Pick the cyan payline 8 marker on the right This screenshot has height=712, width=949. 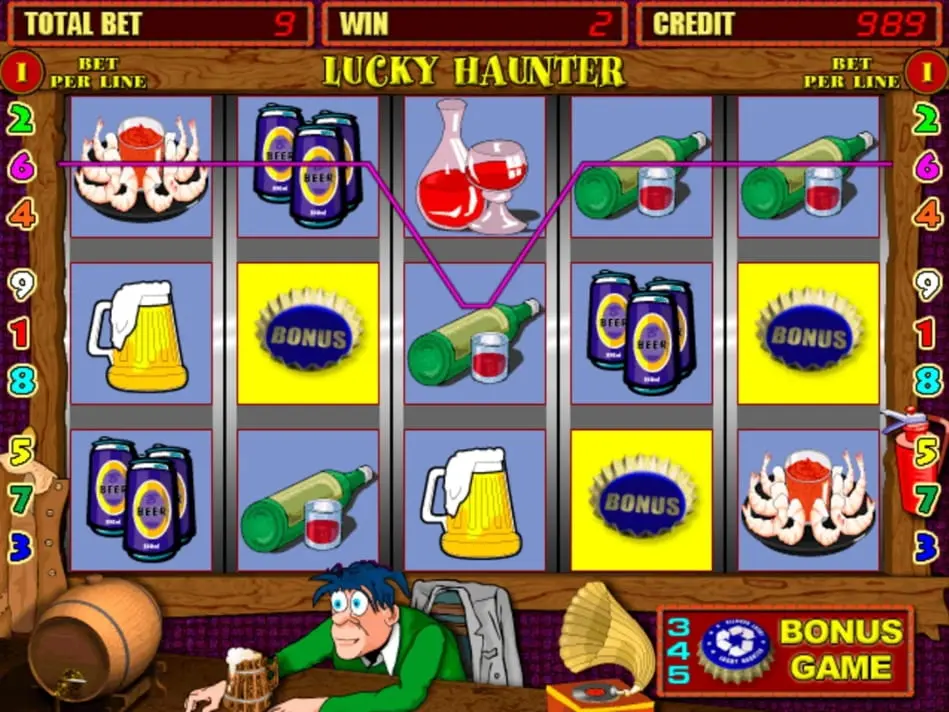pyautogui.click(x=925, y=380)
